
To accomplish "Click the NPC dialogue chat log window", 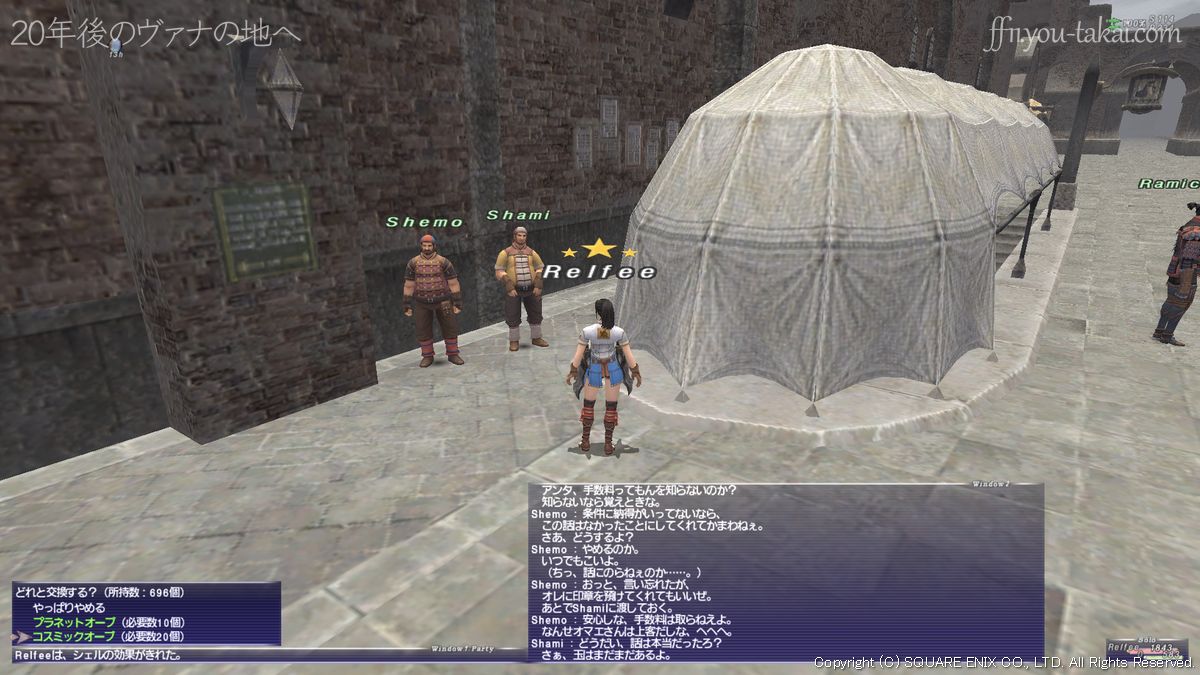I will pos(785,571).
